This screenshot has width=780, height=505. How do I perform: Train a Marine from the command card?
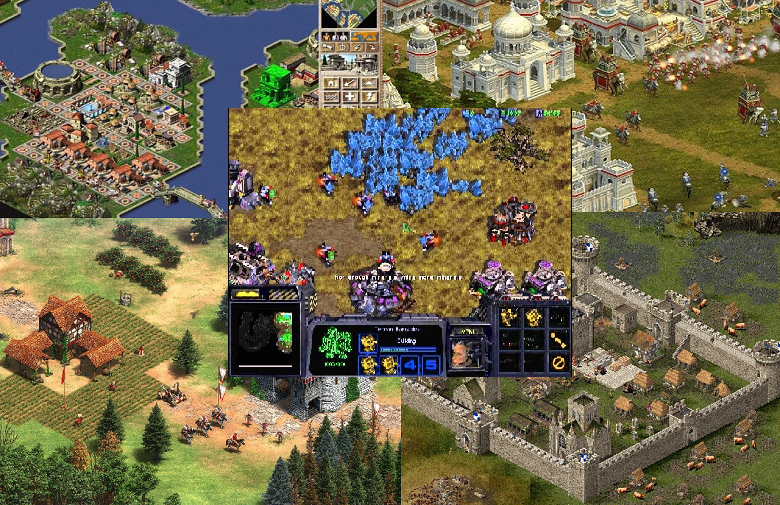pos(508,317)
